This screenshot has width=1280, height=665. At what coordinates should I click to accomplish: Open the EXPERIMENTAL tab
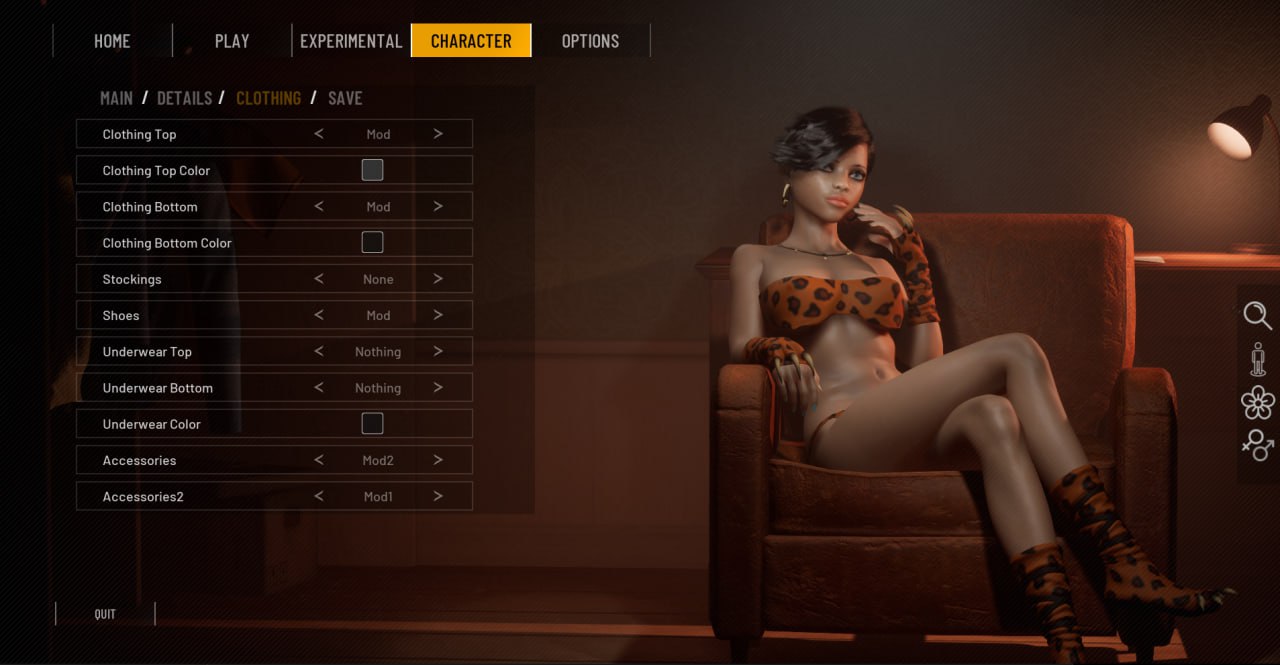(x=351, y=41)
